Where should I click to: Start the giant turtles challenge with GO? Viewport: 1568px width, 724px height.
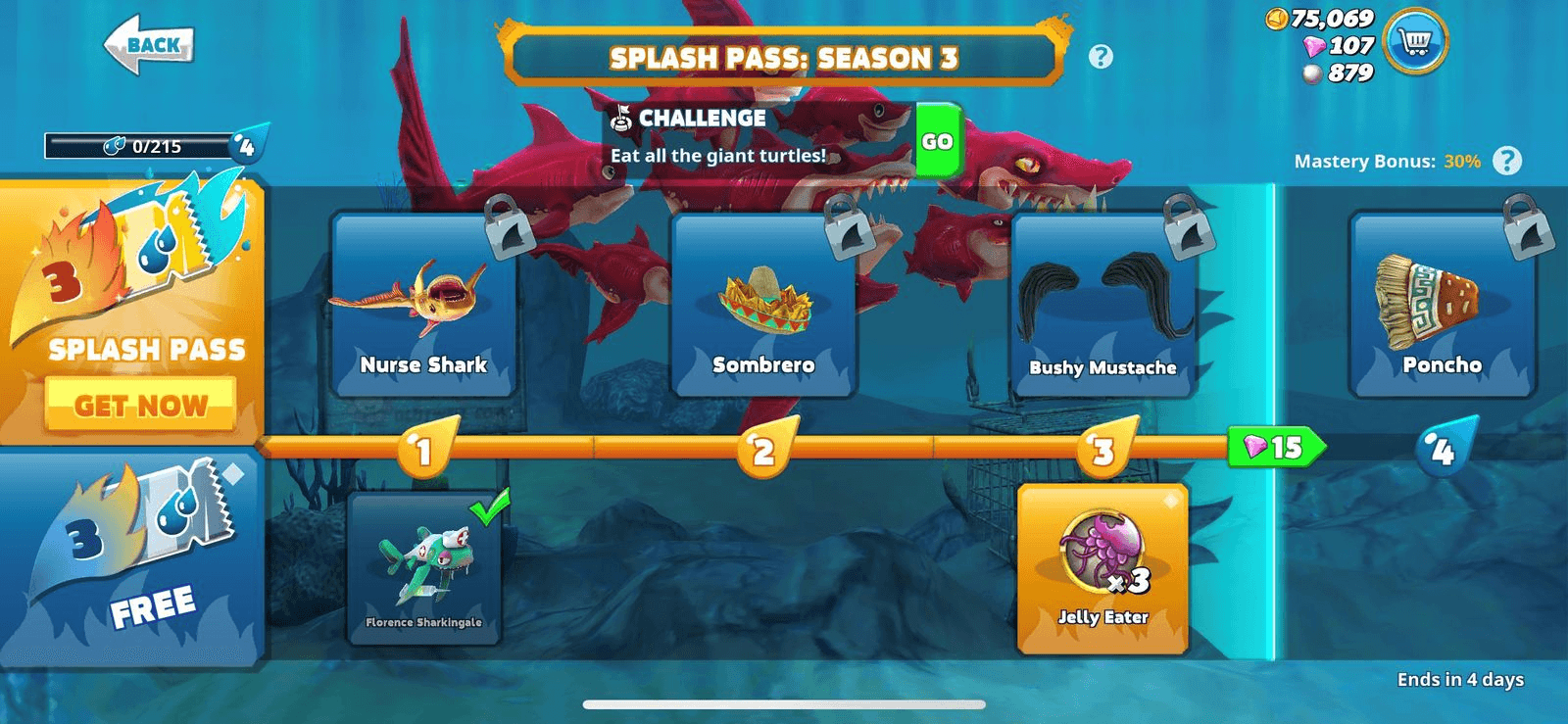pyautogui.click(x=937, y=141)
